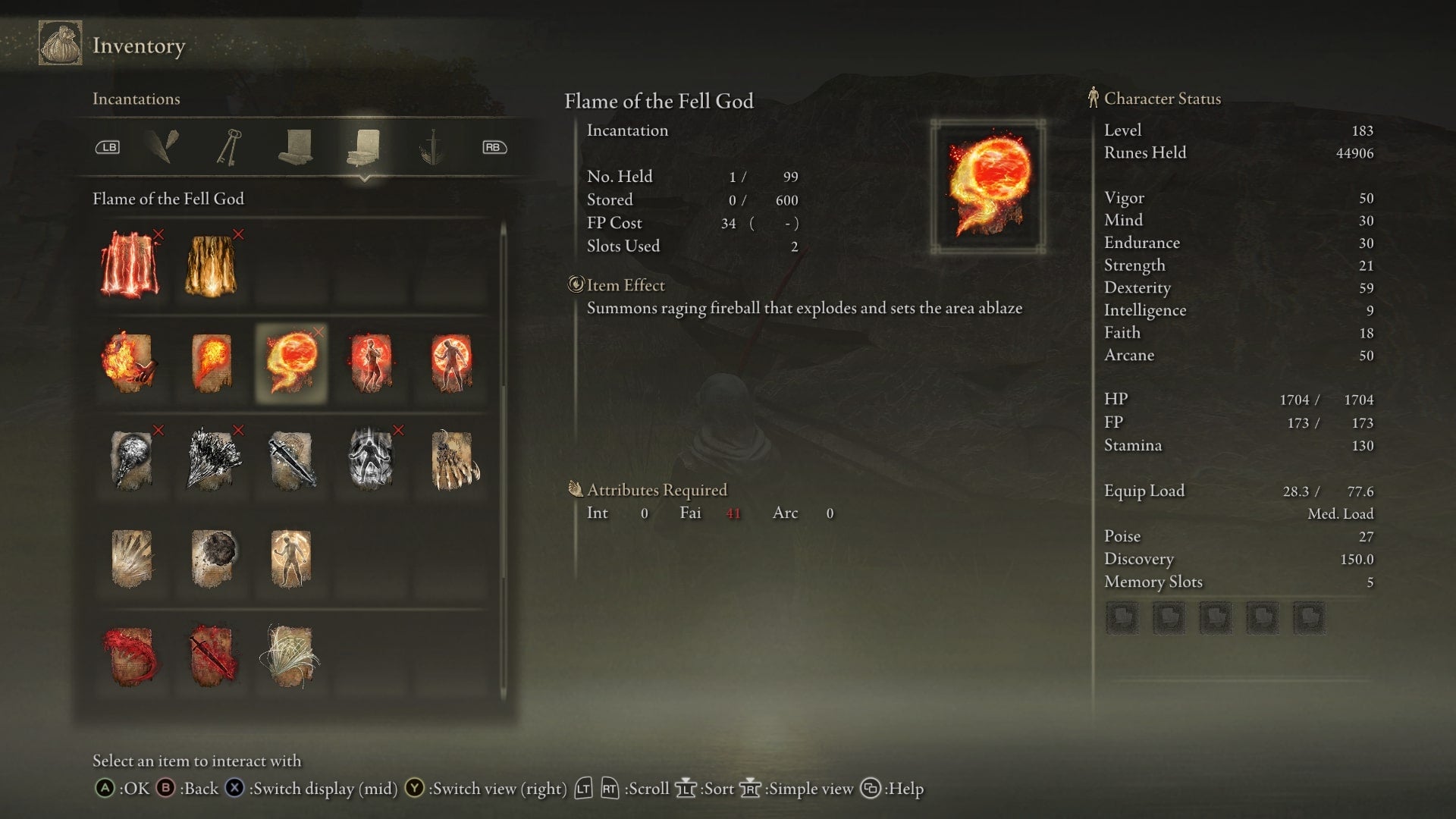Select the small fireball scroll incantation

coord(211,362)
